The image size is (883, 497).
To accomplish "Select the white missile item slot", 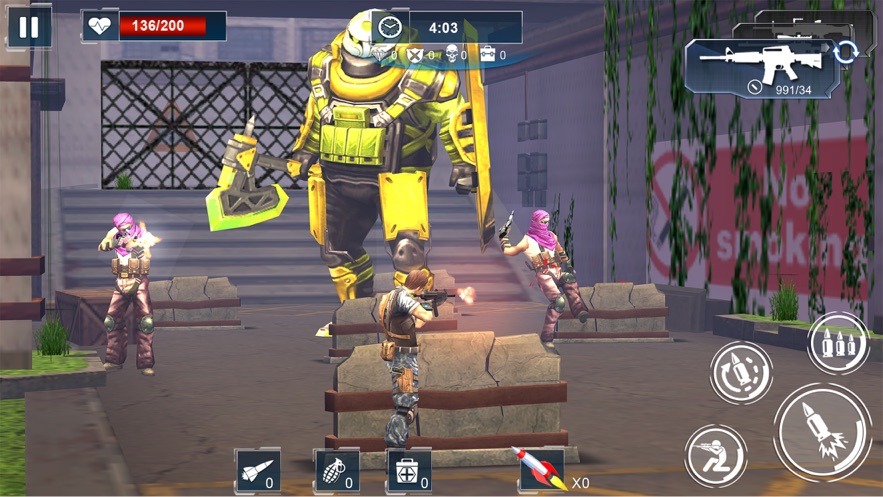I will click(x=258, y=470).
